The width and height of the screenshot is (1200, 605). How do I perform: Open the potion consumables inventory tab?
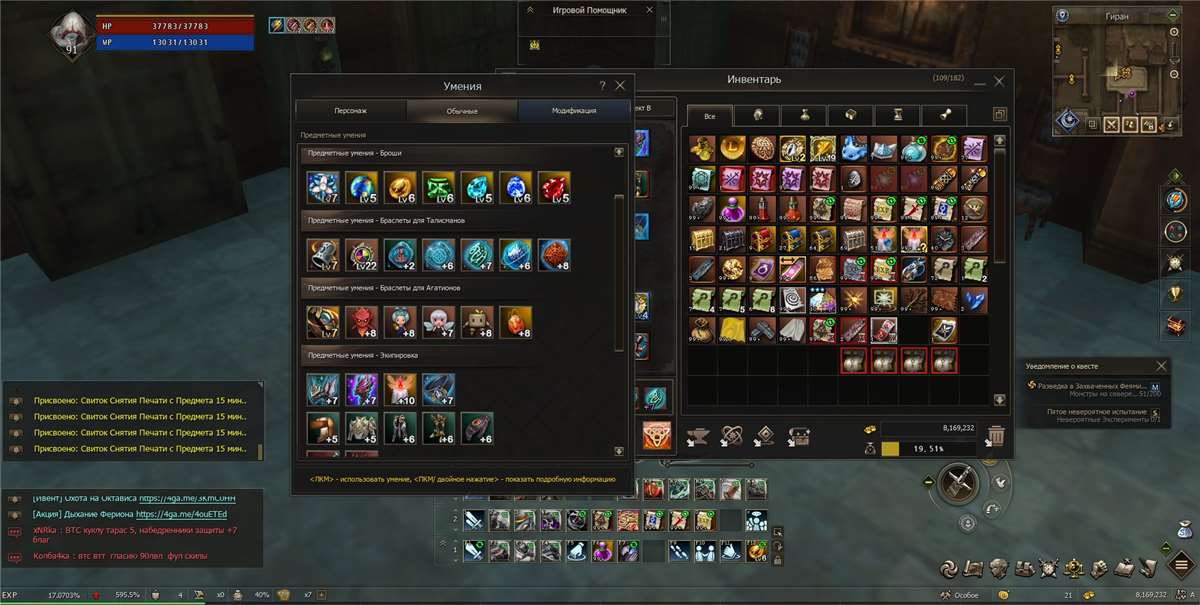coord(805,115)
